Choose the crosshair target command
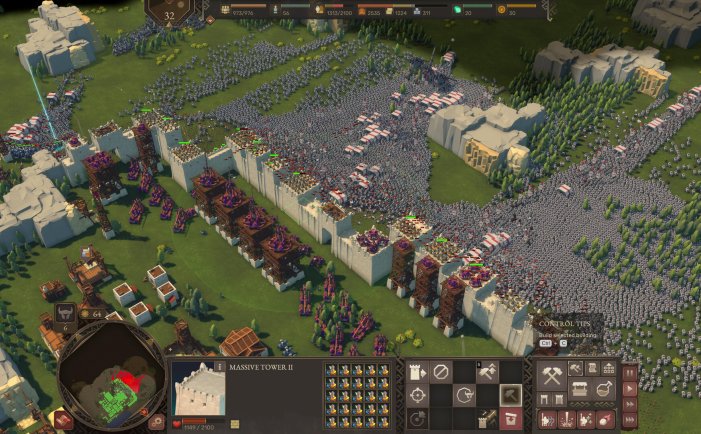 [x=416, y=396]
